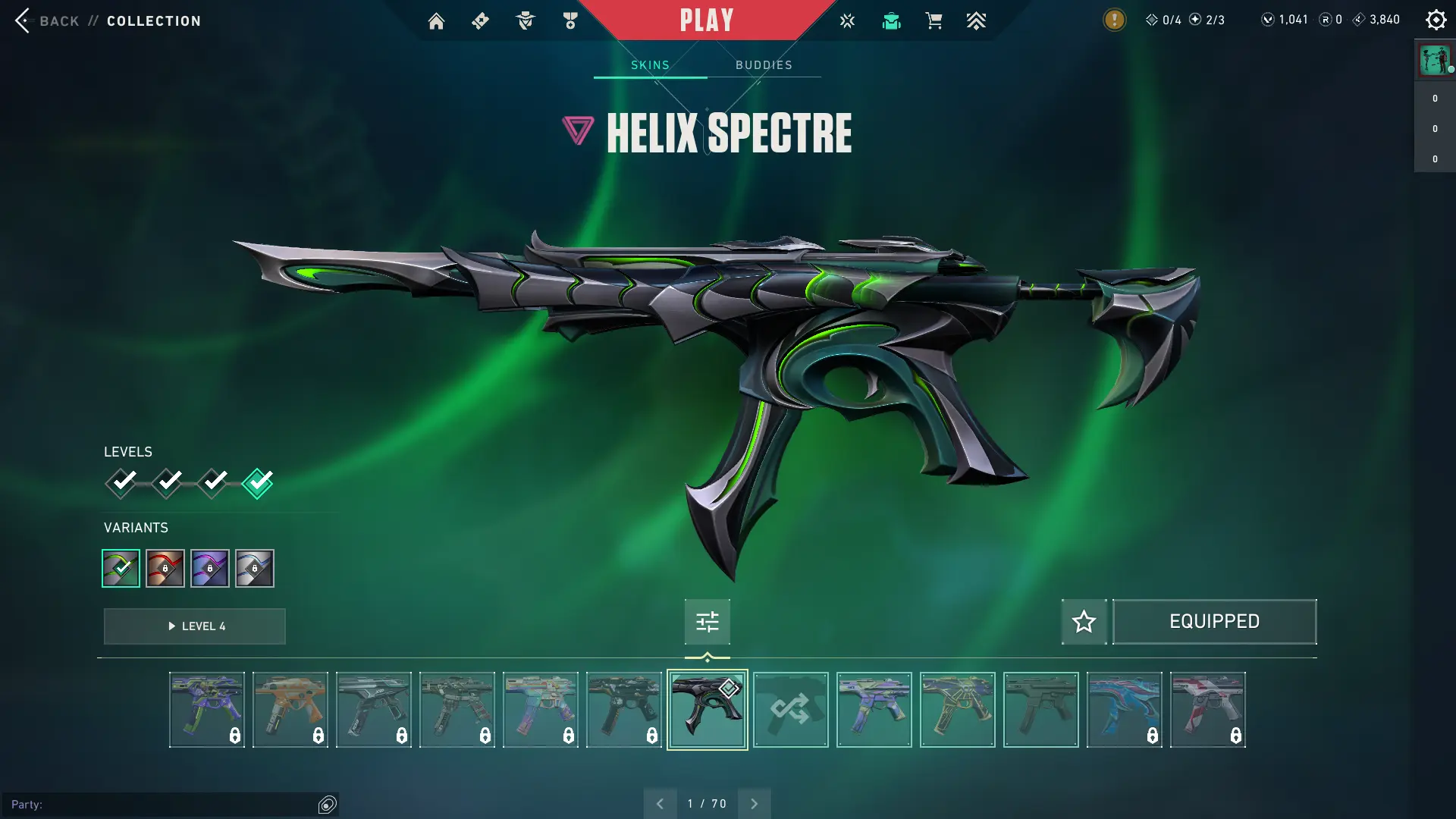This screenshot has height=819, width=1456.
Task: Play the Level 4 preview
Action: (195, 626)
